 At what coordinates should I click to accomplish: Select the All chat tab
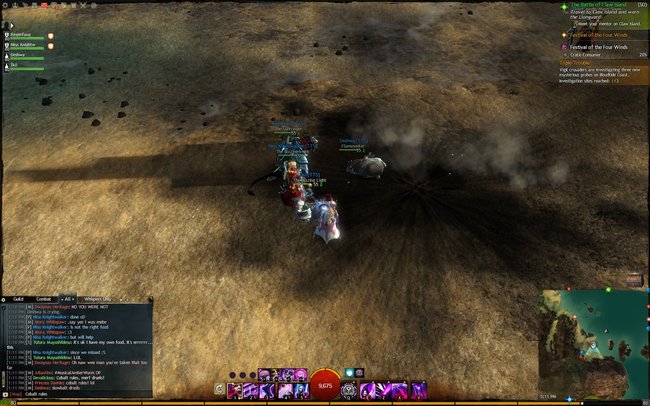tap(69, 299)
